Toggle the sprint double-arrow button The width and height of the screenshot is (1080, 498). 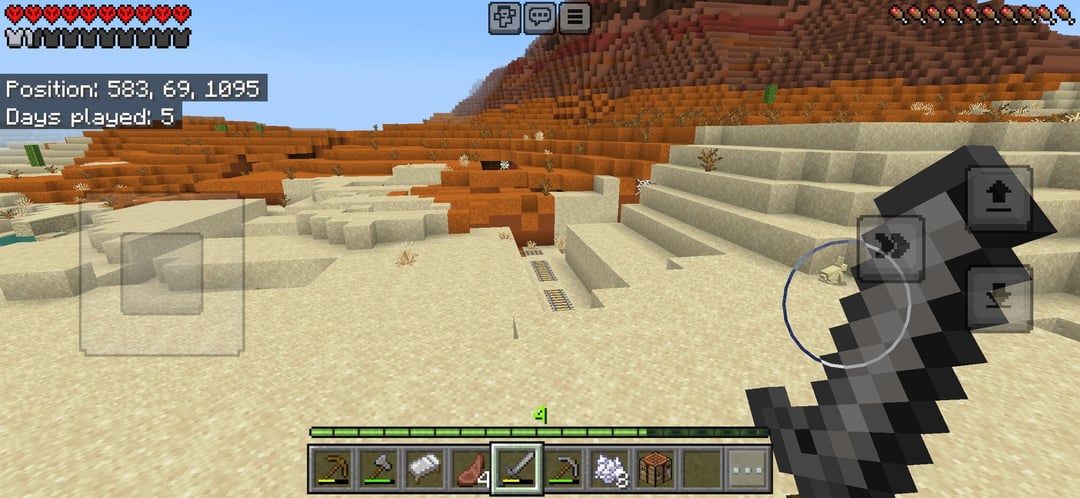pos(890,248)
